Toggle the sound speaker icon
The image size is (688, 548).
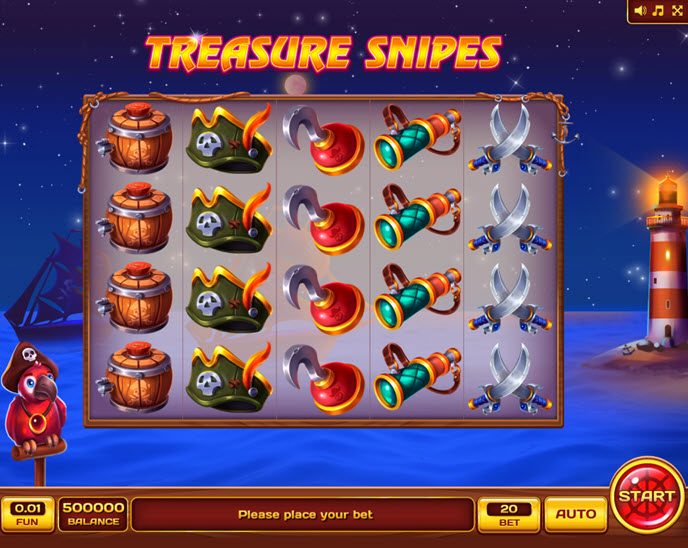click(640, 11)
